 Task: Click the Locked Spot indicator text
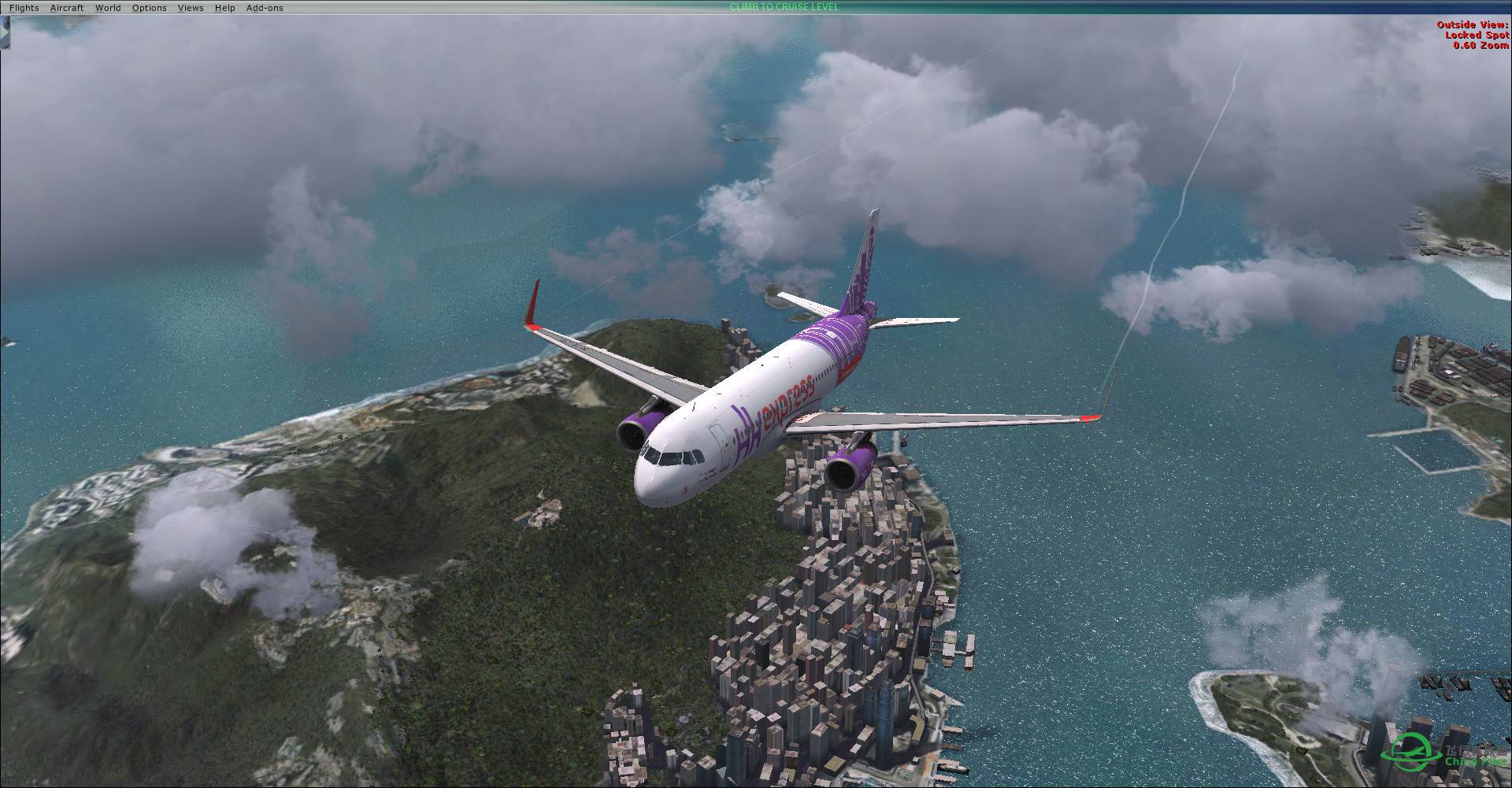1476,34
